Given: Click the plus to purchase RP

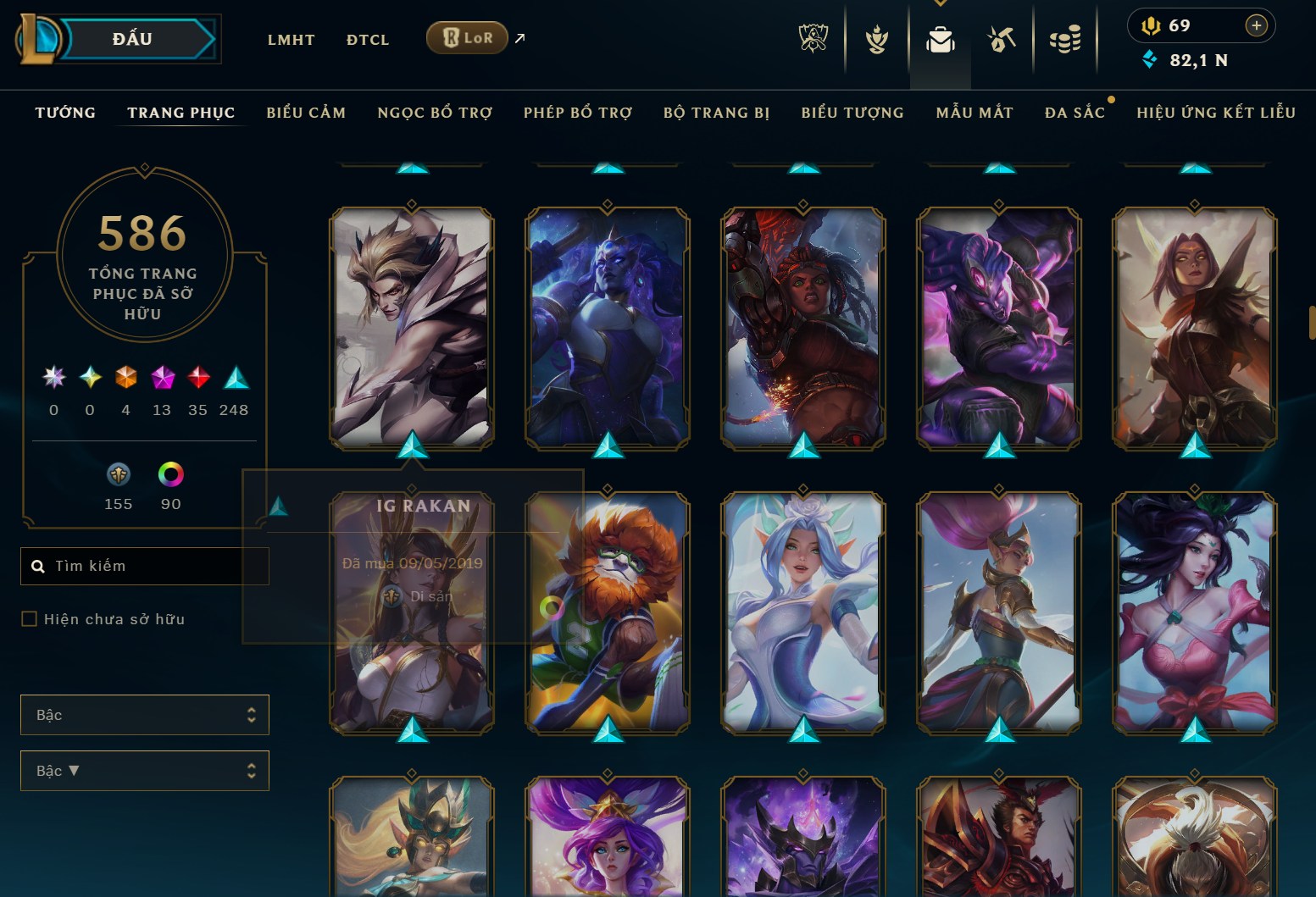Looking at the screenshot, I should point(1256,25).
